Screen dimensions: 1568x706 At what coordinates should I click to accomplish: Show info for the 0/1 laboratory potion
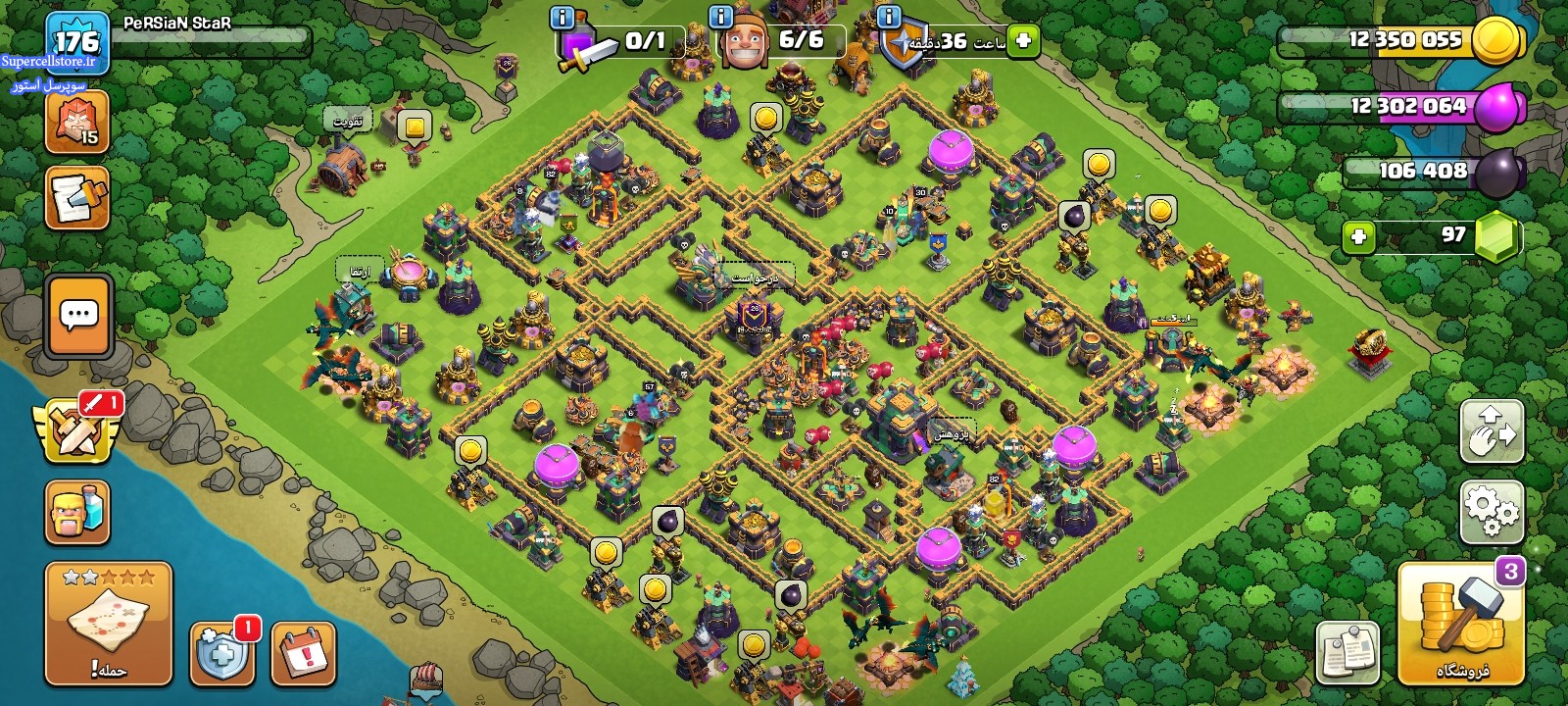tap(562, 17)
